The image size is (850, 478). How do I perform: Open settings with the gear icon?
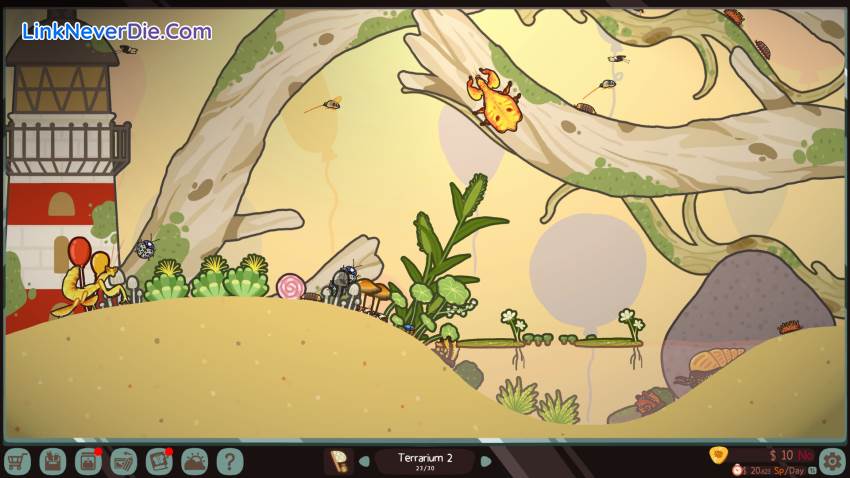point(831,461)
